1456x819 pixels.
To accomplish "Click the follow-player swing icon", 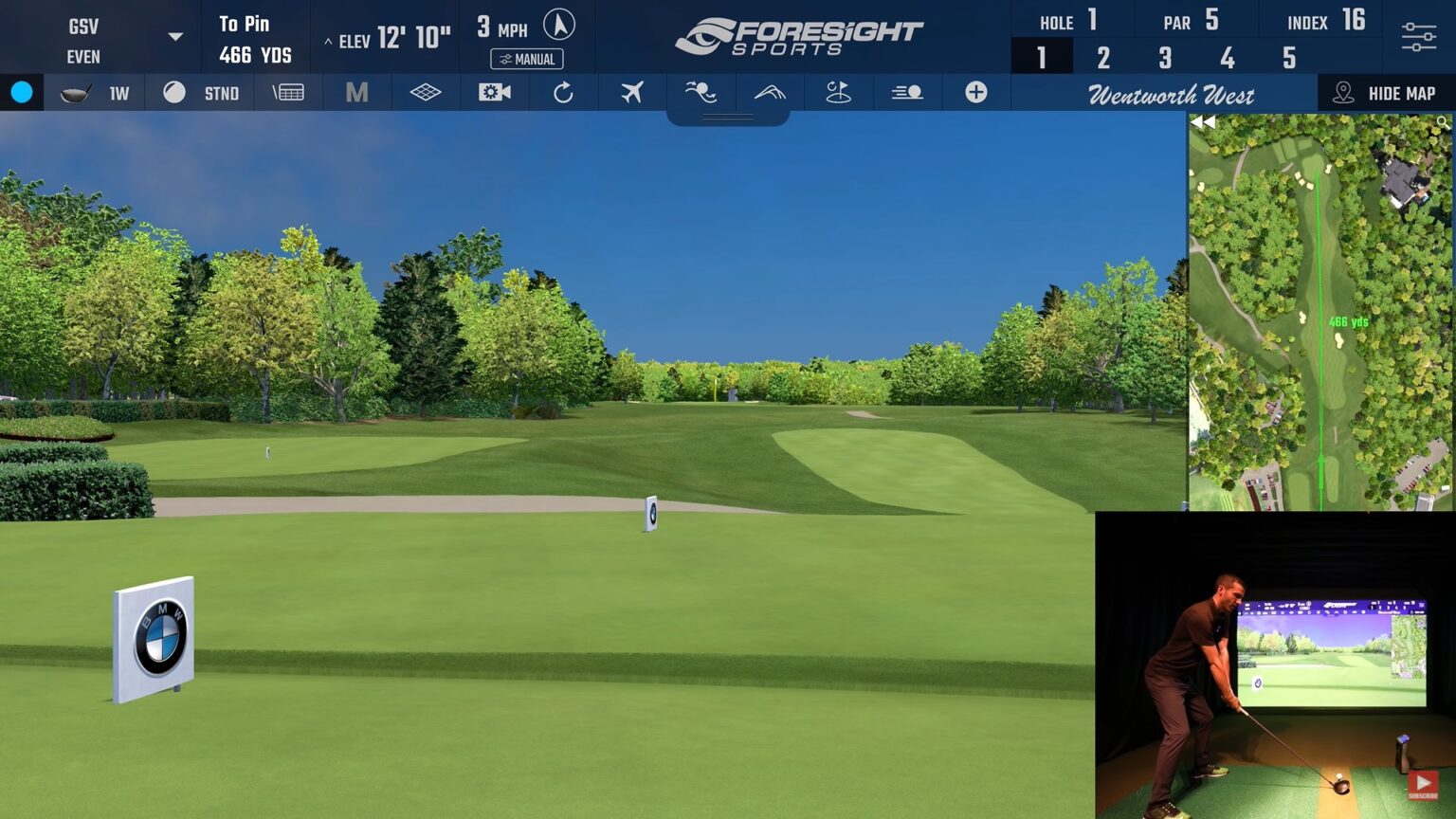I will [701, 92].
